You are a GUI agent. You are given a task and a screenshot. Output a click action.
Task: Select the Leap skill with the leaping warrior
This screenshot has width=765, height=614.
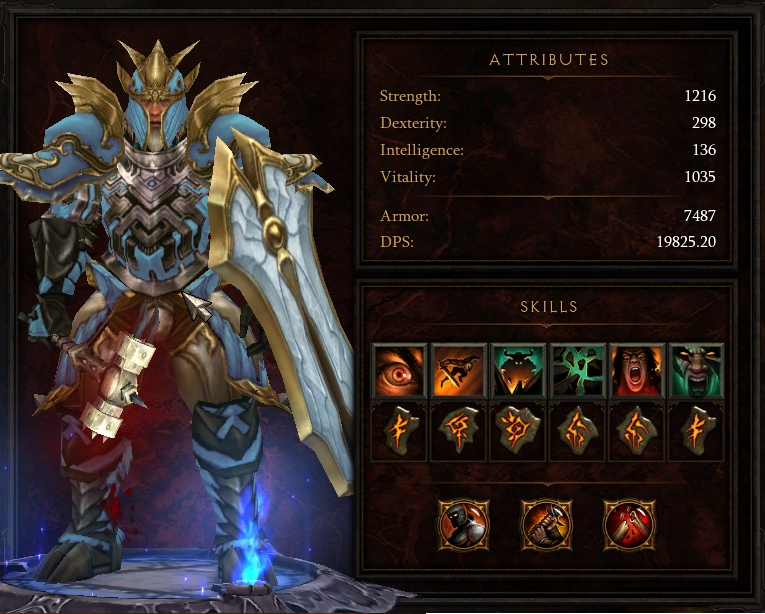pos(458,370)
